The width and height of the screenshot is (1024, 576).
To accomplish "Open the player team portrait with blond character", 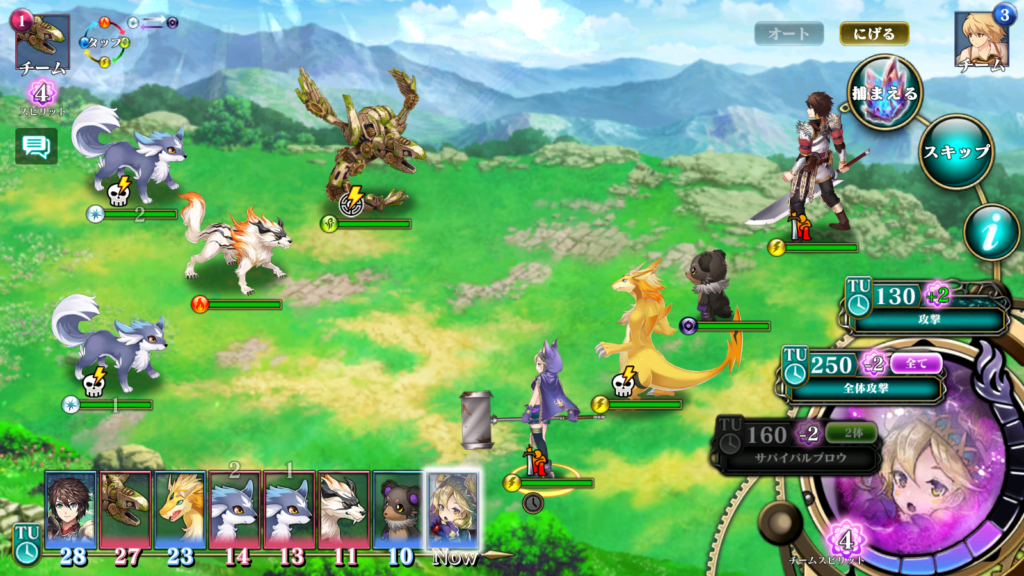I will (981, 40).
